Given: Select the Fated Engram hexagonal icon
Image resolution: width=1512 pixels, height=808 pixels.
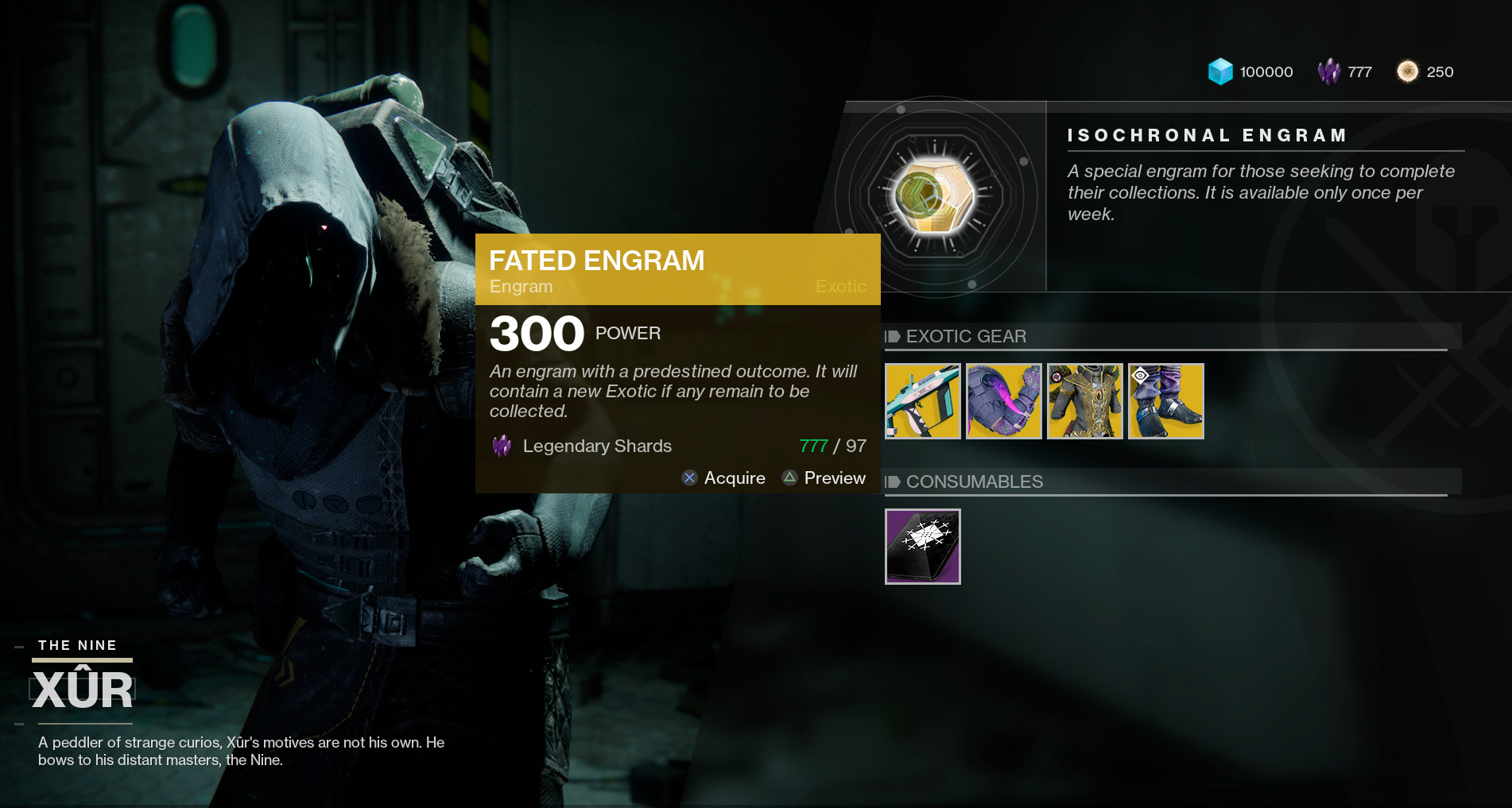Looking at the screenshot, I should click(x=936, y=196).
